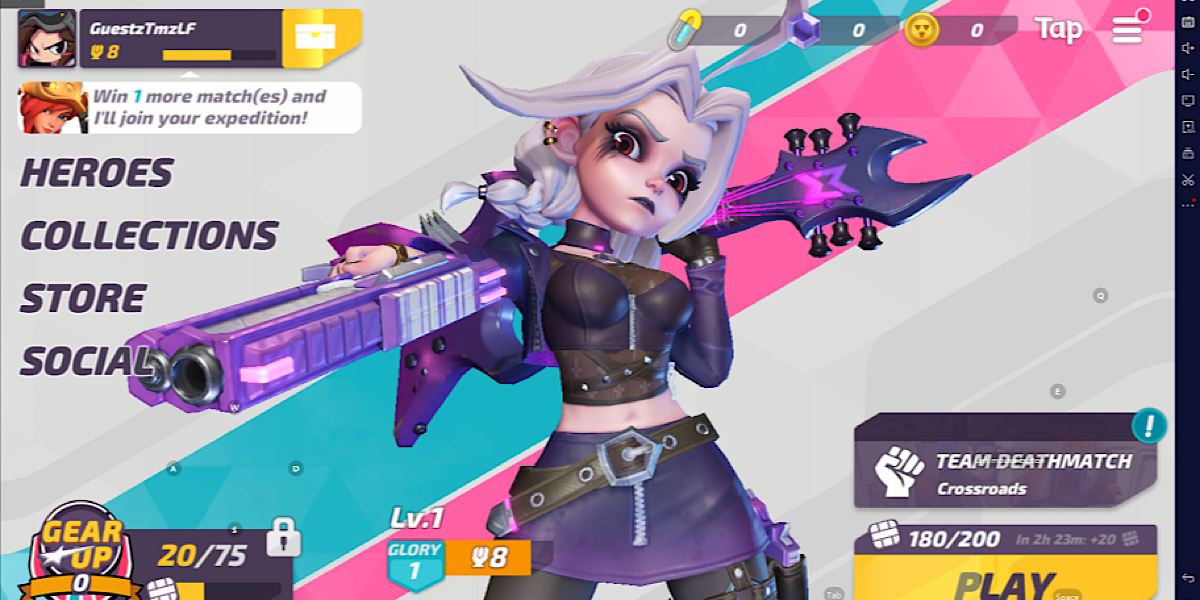Viewport: 1200px width, 600px height.
Task: Show the mode info exclamation icon
Action: [1149, 425]
